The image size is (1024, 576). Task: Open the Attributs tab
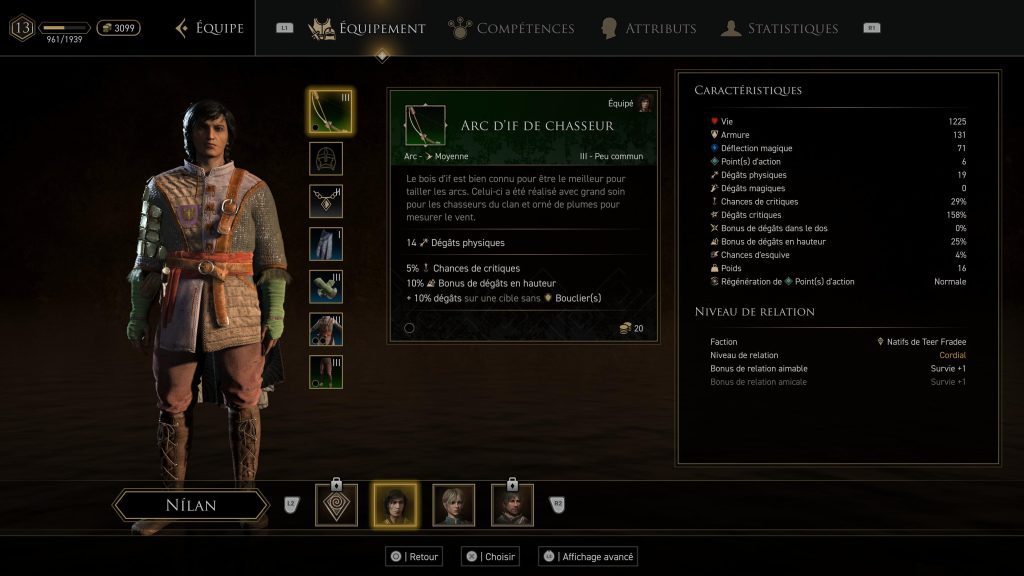pos(649,28)
